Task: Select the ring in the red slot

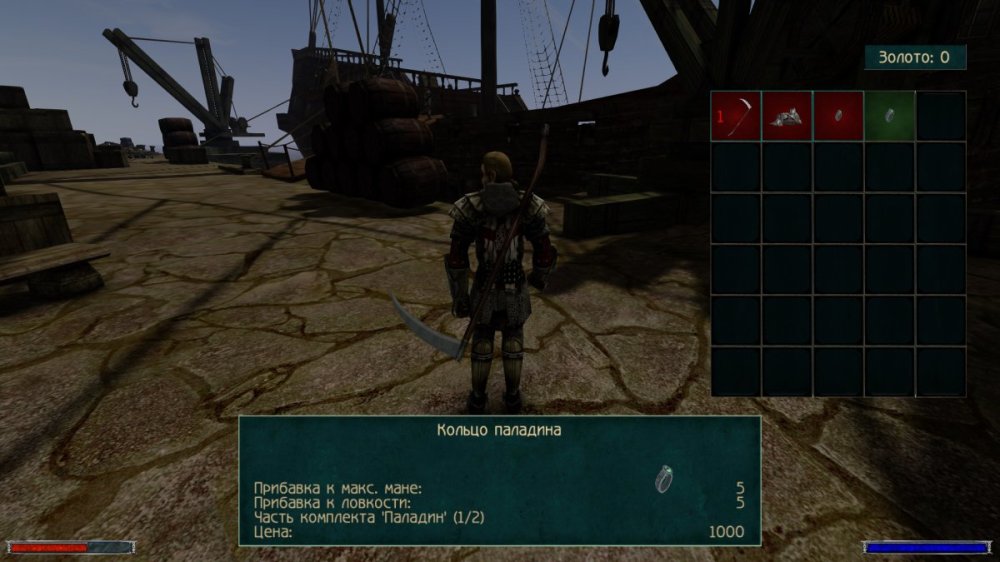Action: click(838, 116)
